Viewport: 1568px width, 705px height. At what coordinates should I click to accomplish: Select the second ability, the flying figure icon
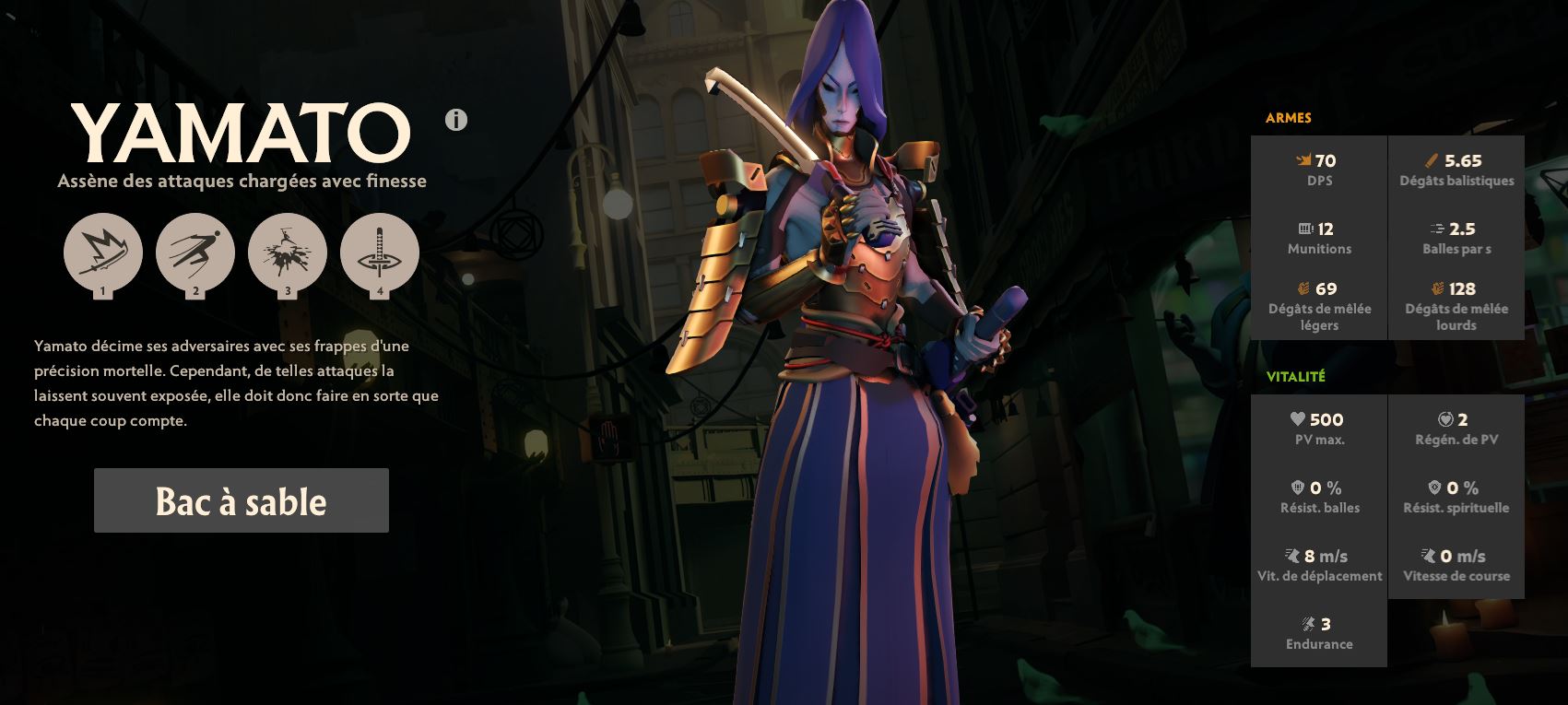(195, 253)
